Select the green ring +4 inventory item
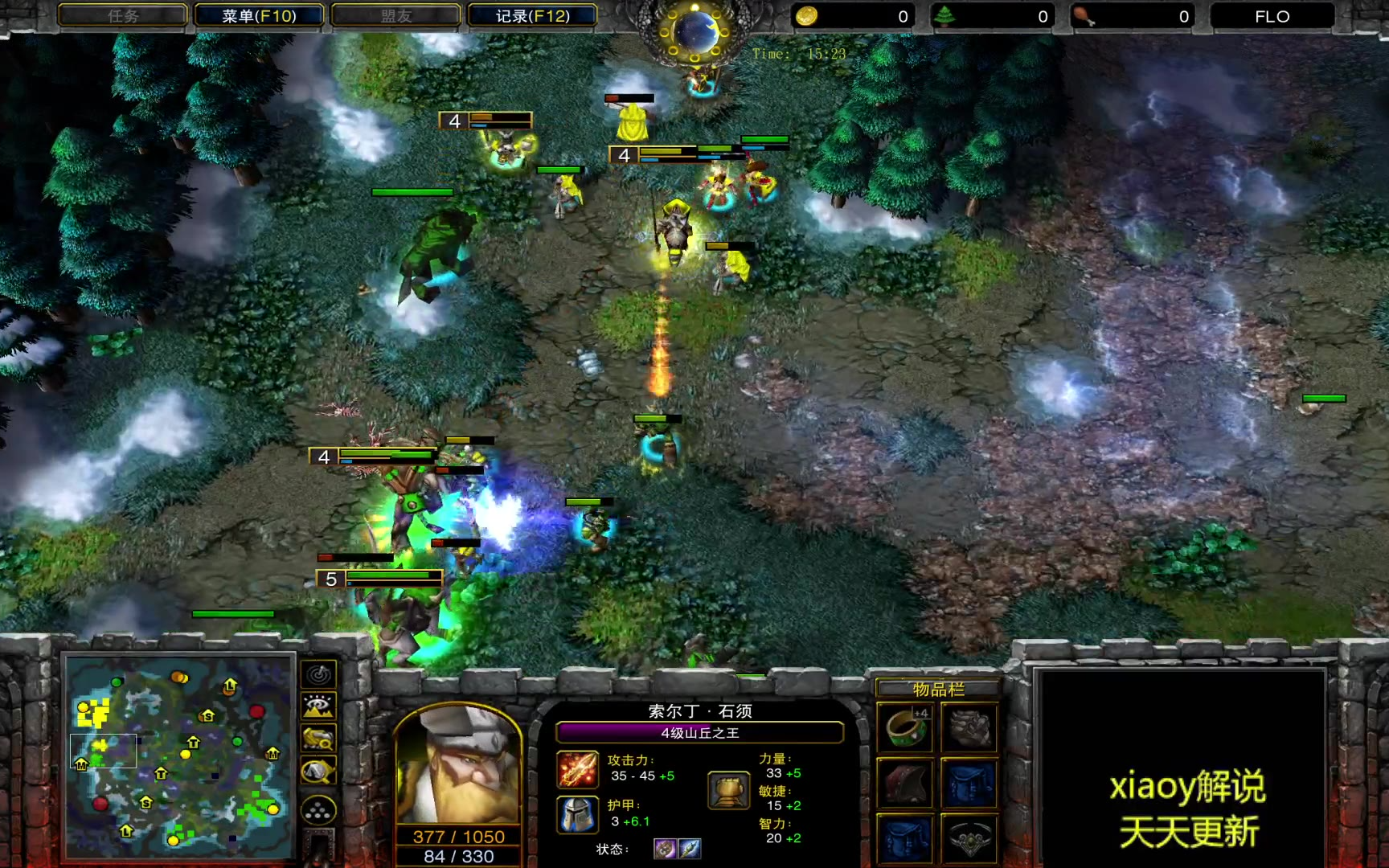 pyautogui.click(x=906, y=727)
